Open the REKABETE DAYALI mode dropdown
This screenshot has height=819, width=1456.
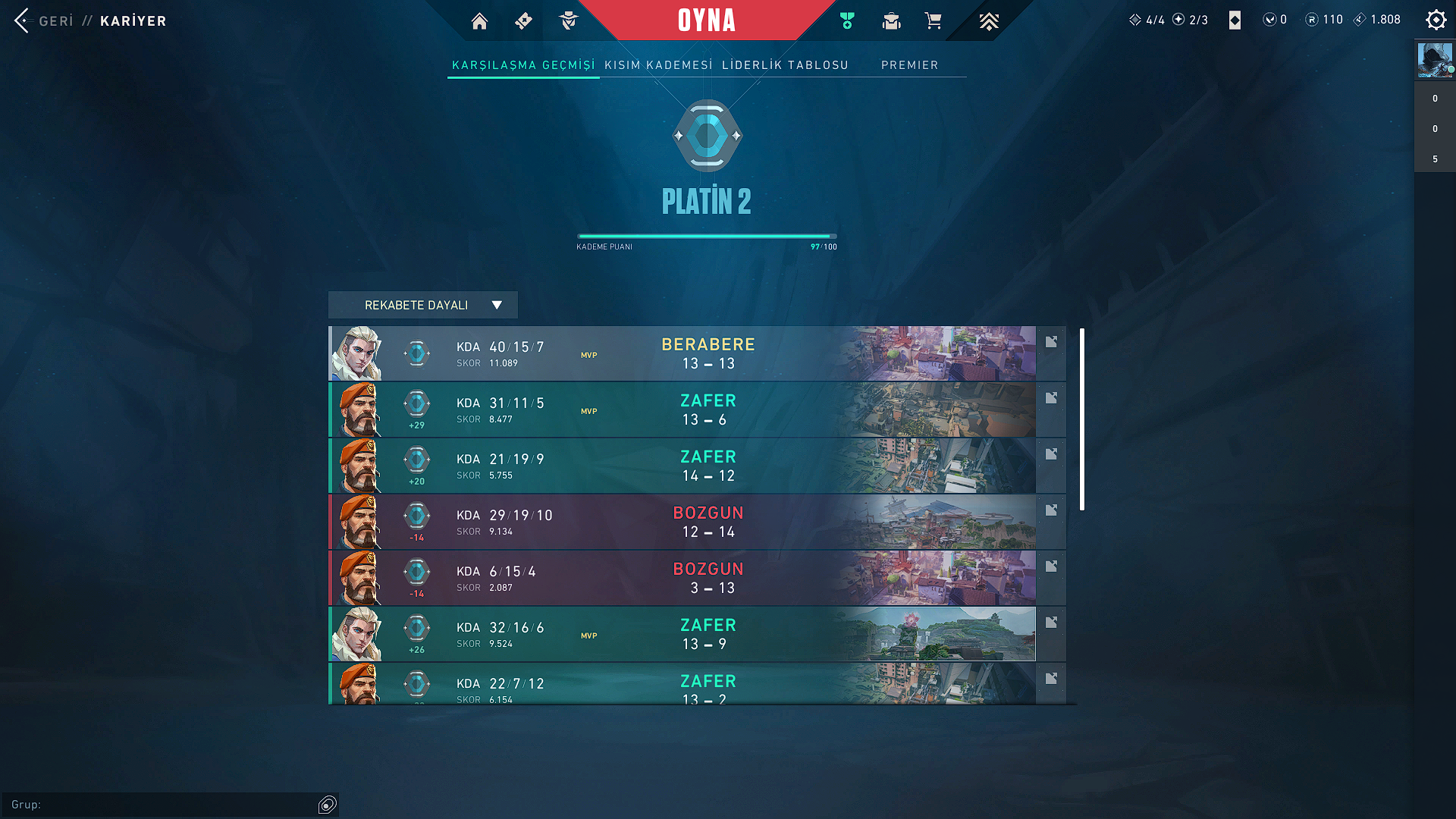422,304
